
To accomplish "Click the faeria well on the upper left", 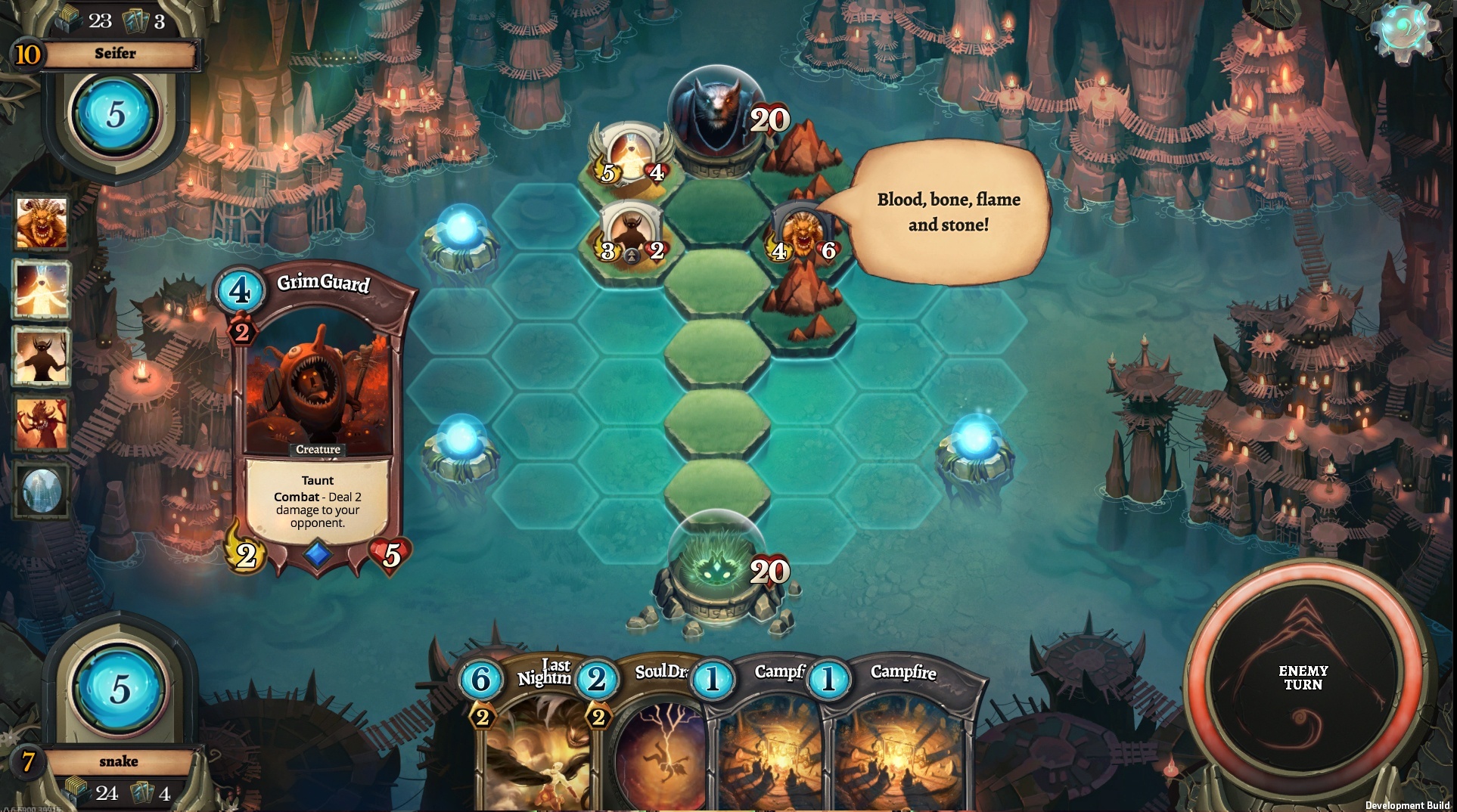I will point(461,231).
